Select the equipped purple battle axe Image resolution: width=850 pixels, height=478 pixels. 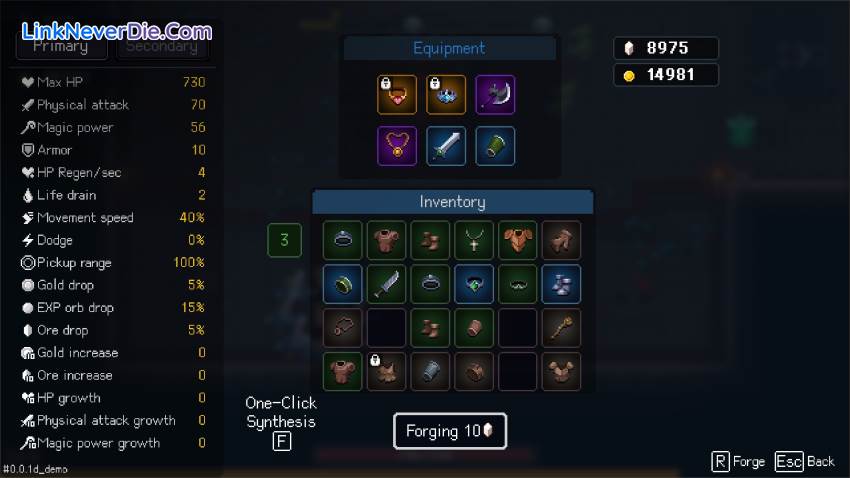click(495, 95)
